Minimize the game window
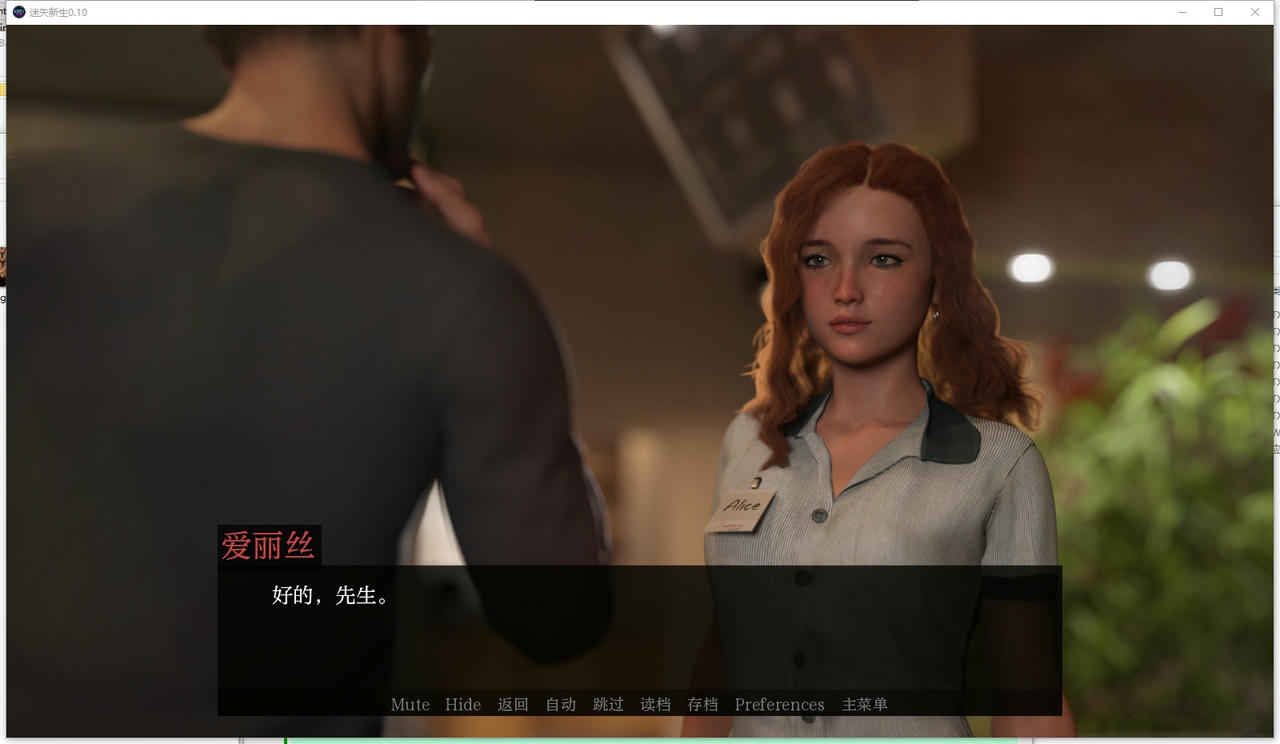 click(1182, 12)
